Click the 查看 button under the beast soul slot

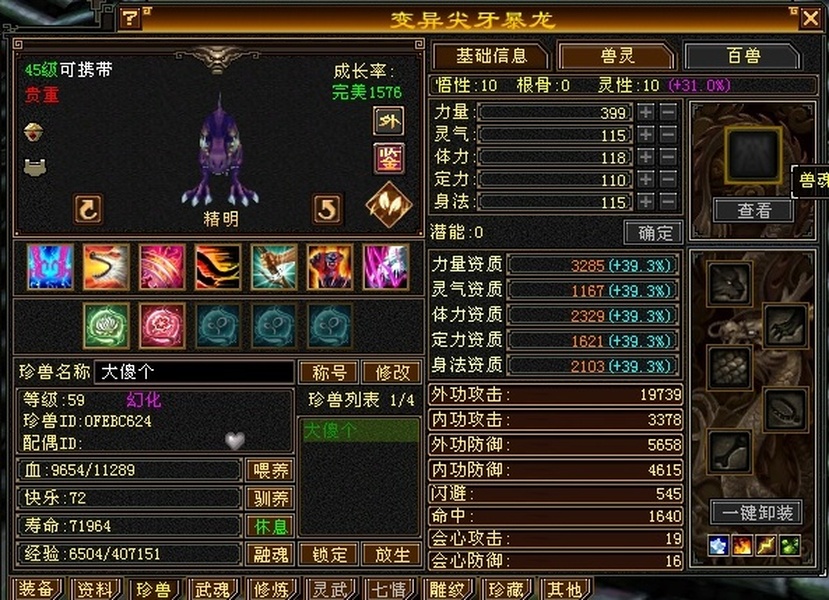coord(753,210)
